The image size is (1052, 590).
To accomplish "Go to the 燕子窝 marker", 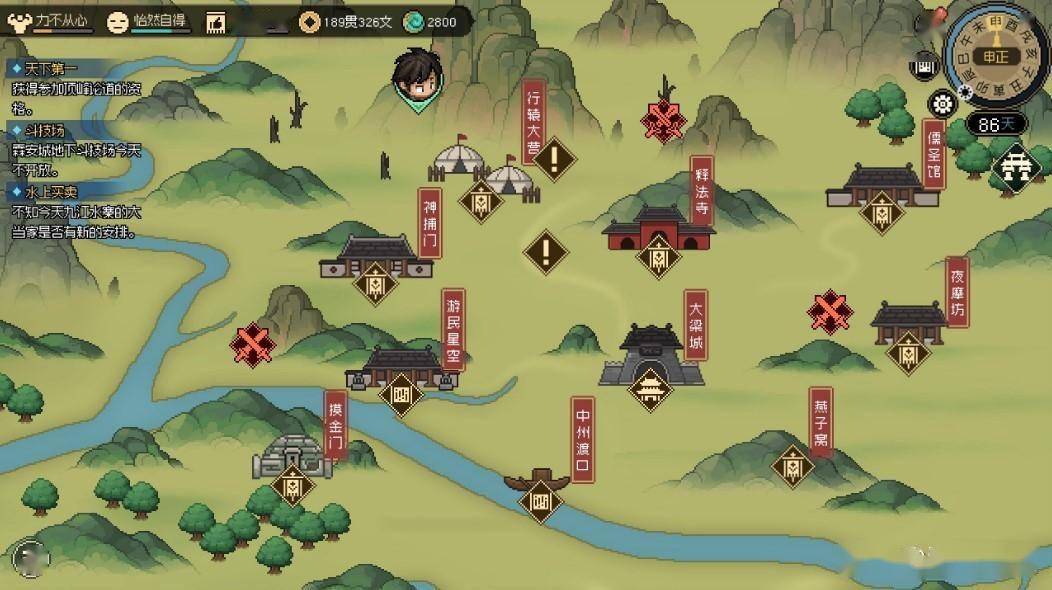I will coord(793,466).
